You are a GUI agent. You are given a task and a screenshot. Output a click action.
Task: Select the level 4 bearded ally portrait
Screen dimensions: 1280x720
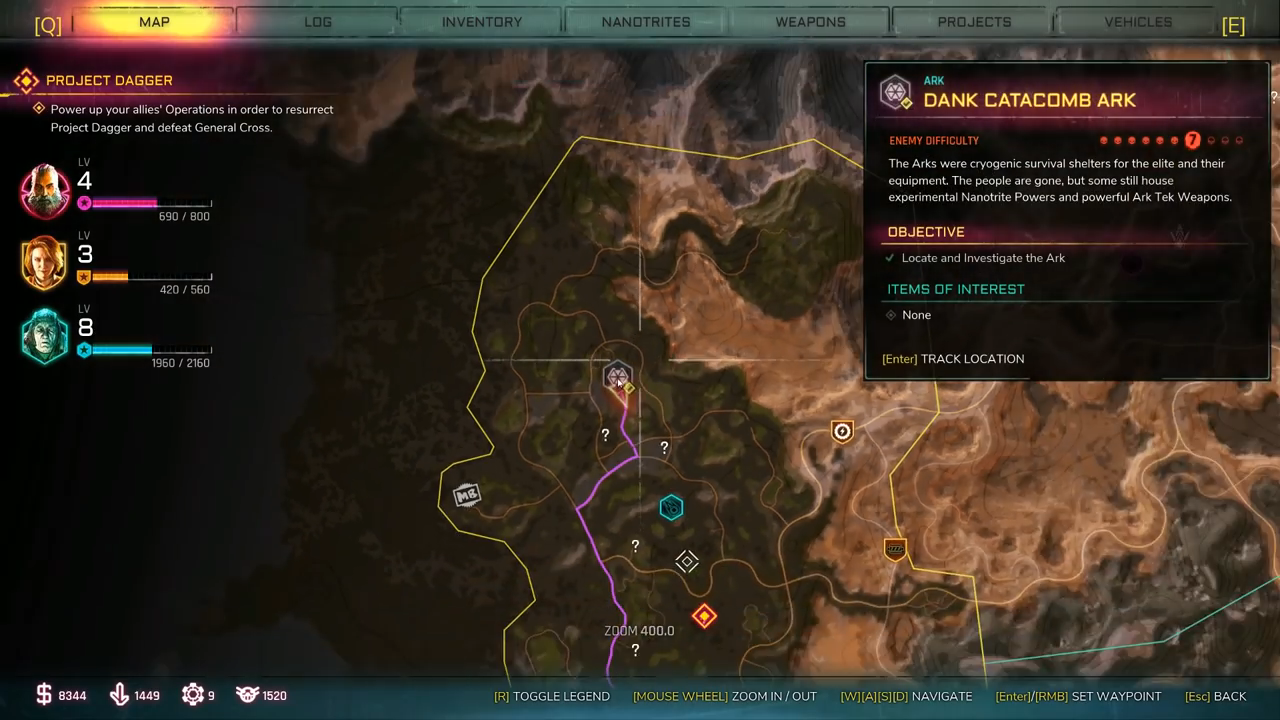point(45,190)
